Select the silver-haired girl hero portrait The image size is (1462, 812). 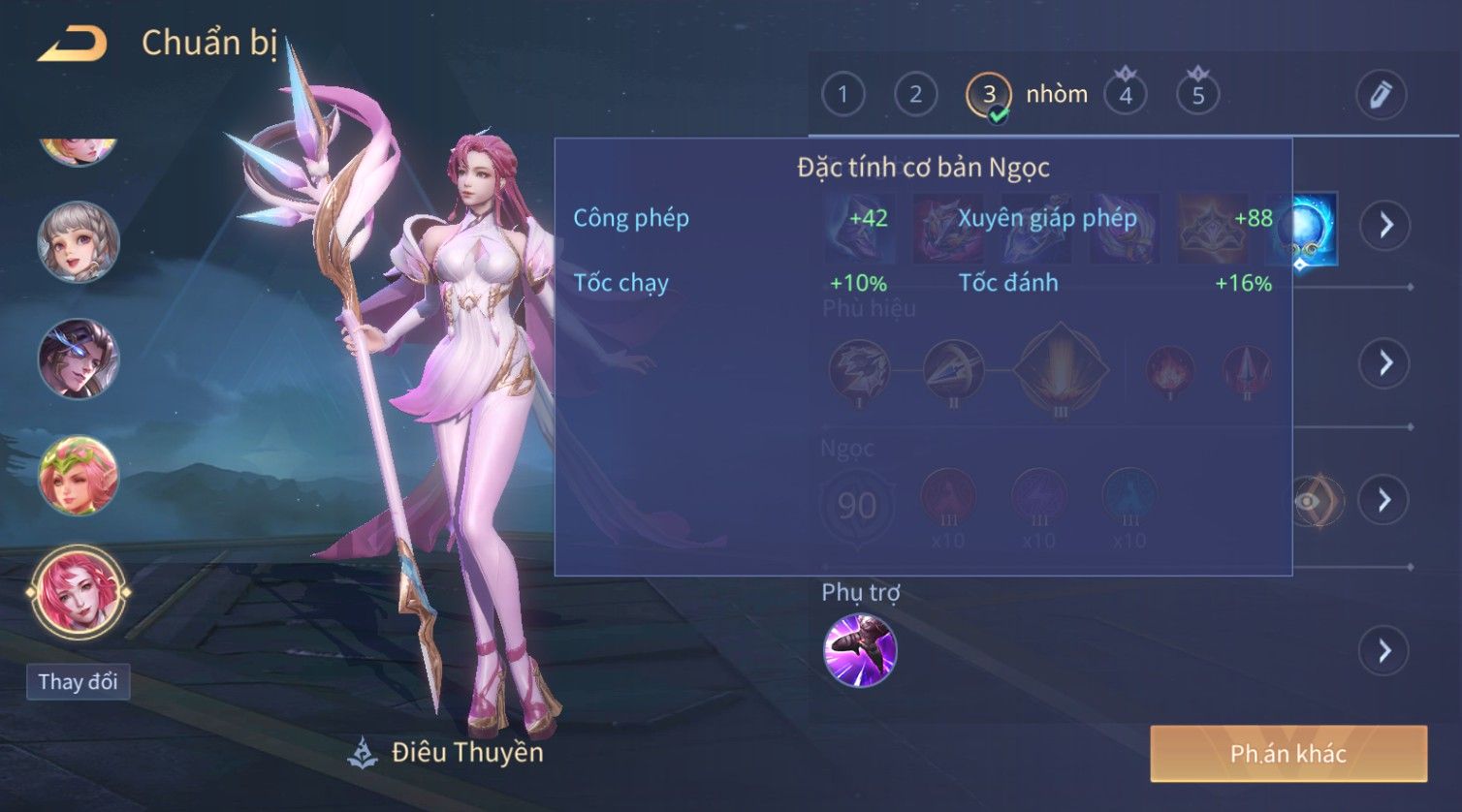pos(78,242)
